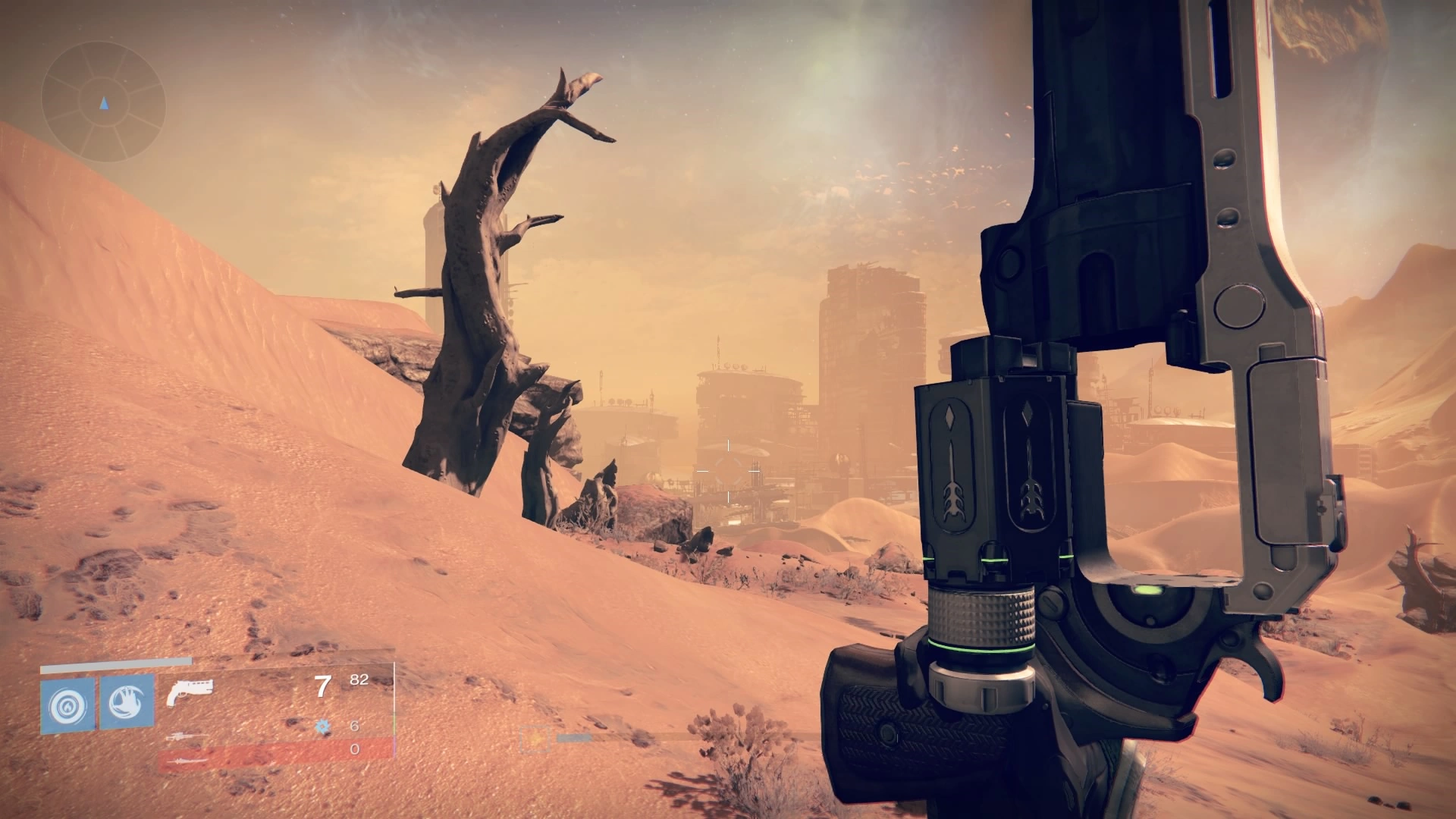Click the white hand cannon weapon icon
The image size is (1456, 819).
190,690
